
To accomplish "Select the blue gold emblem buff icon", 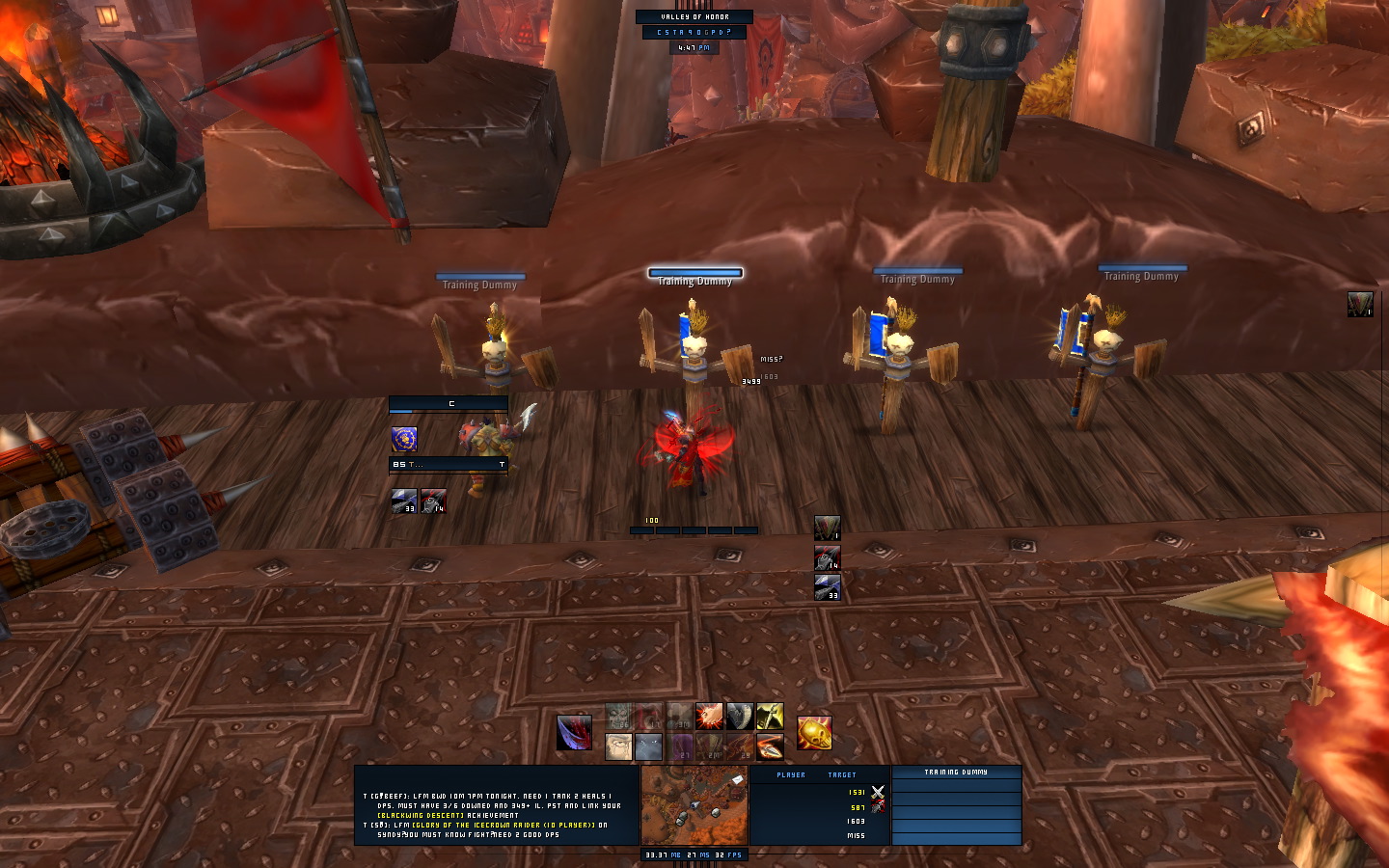I will pos(404,439).
